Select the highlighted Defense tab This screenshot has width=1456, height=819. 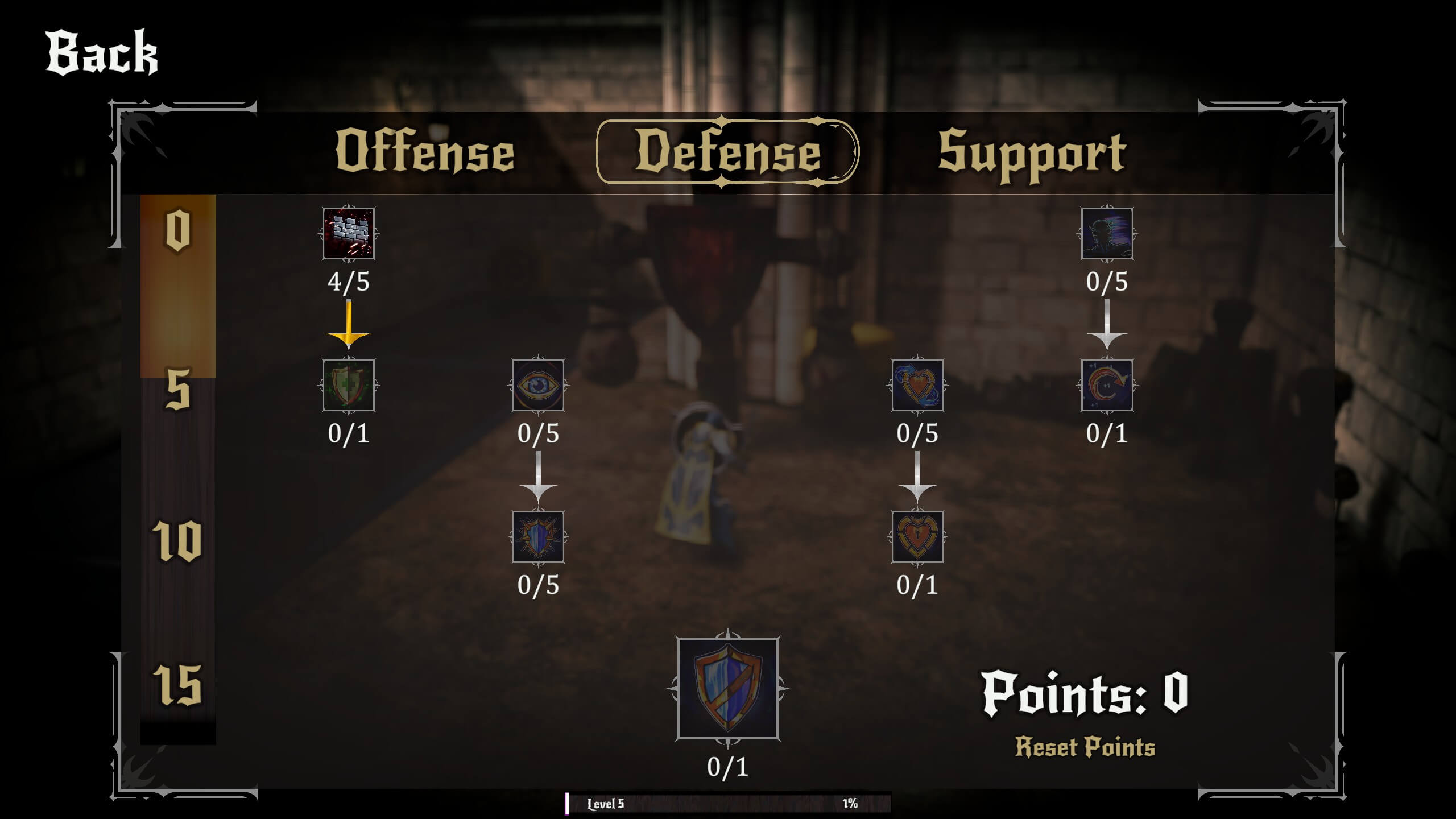click(726, 152)
